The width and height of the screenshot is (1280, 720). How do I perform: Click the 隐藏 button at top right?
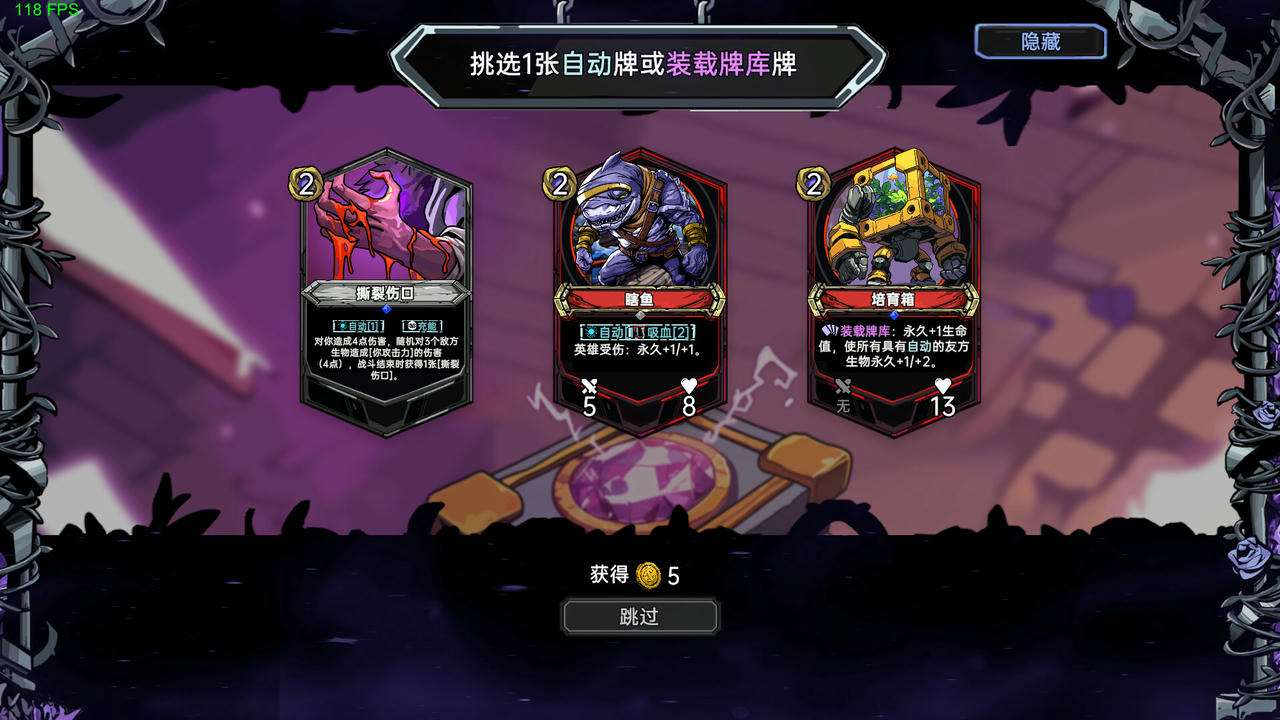[1040, 41]
